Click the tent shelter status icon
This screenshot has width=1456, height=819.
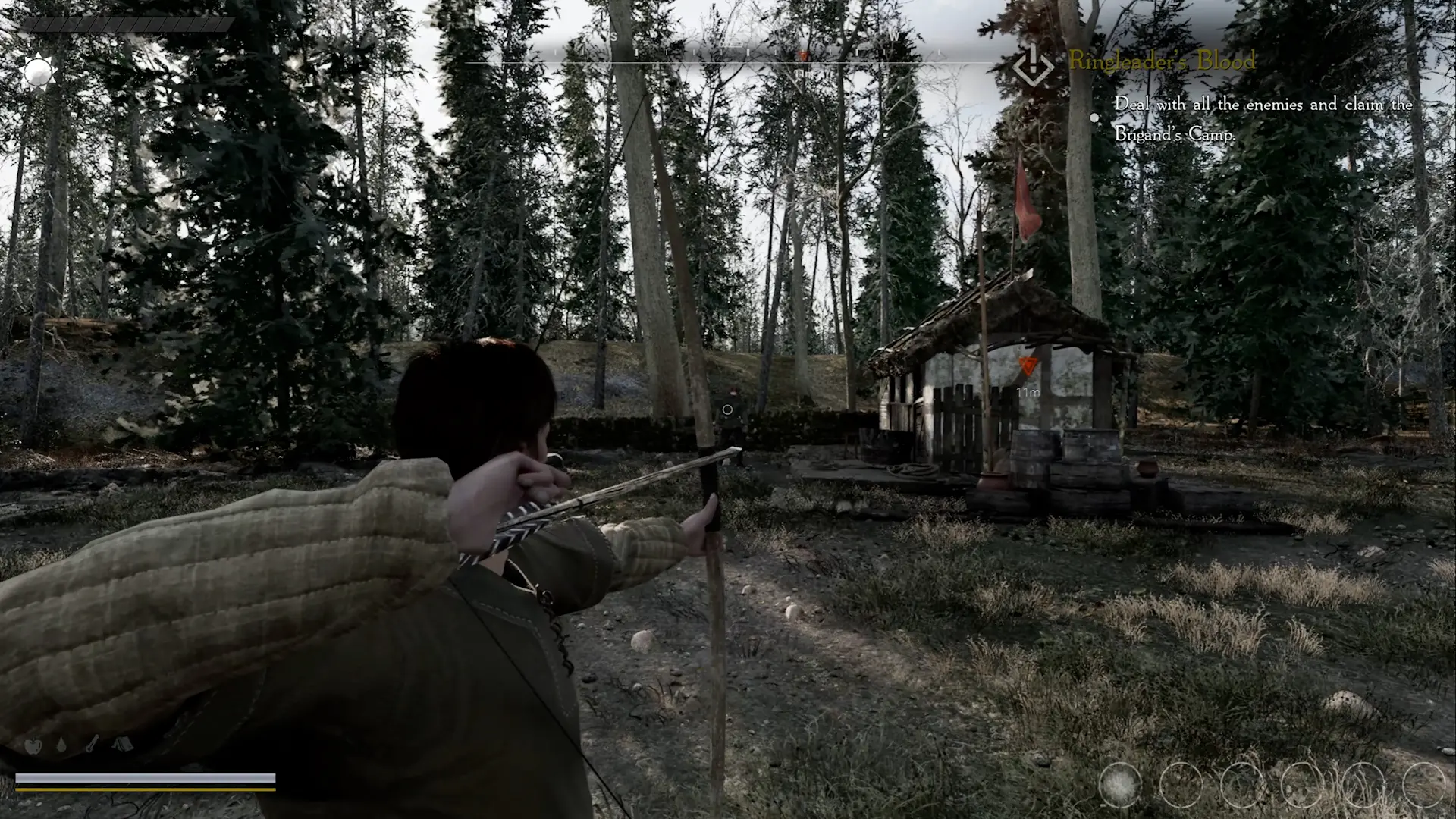pyautogui.click(x=124, y=745)
